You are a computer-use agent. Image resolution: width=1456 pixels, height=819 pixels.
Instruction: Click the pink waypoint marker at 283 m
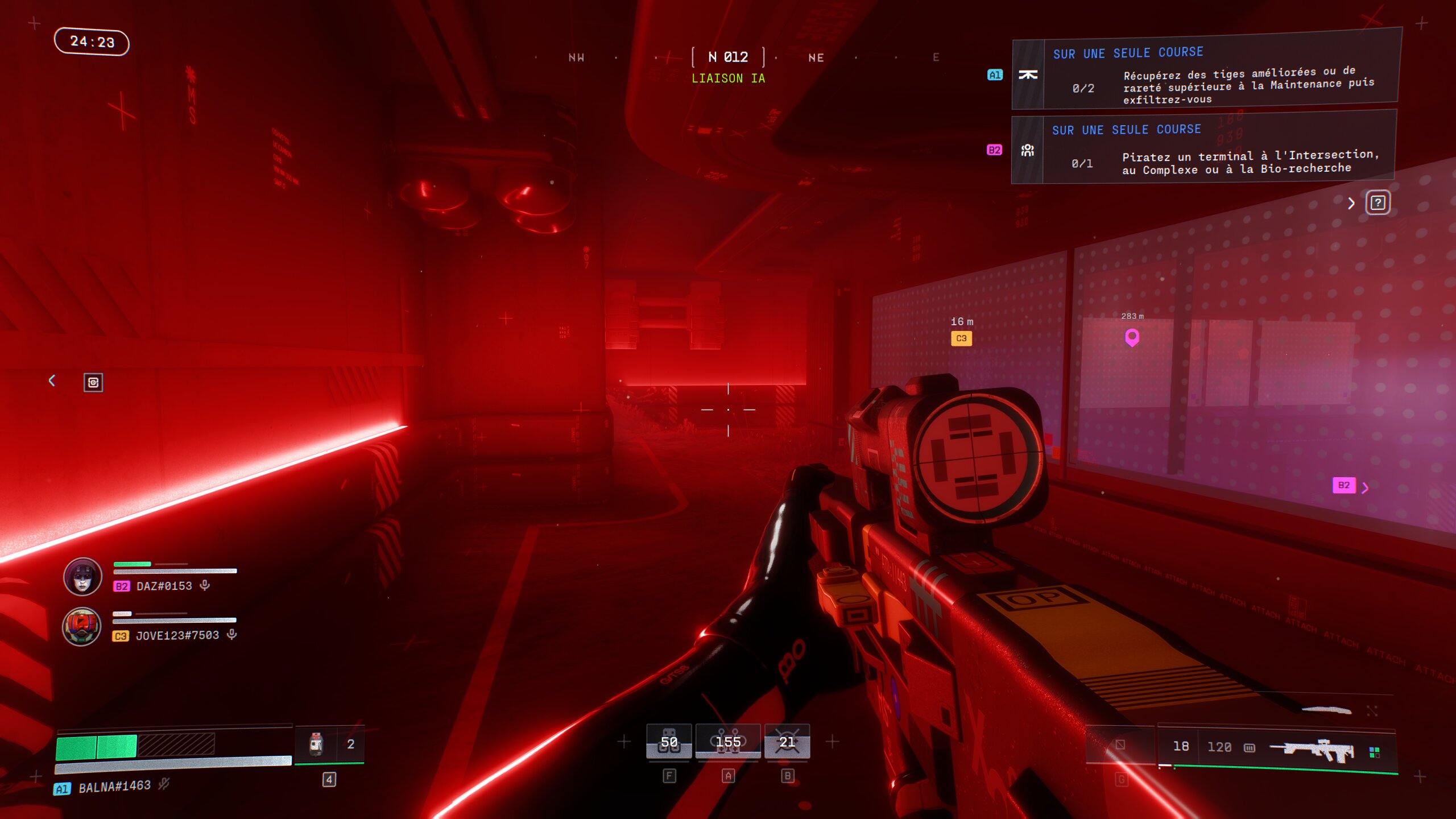point(1132,338)
